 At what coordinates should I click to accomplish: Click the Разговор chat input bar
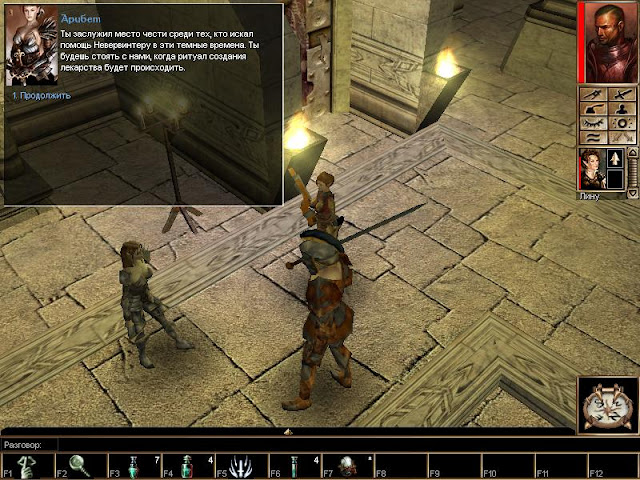point(300,443)
